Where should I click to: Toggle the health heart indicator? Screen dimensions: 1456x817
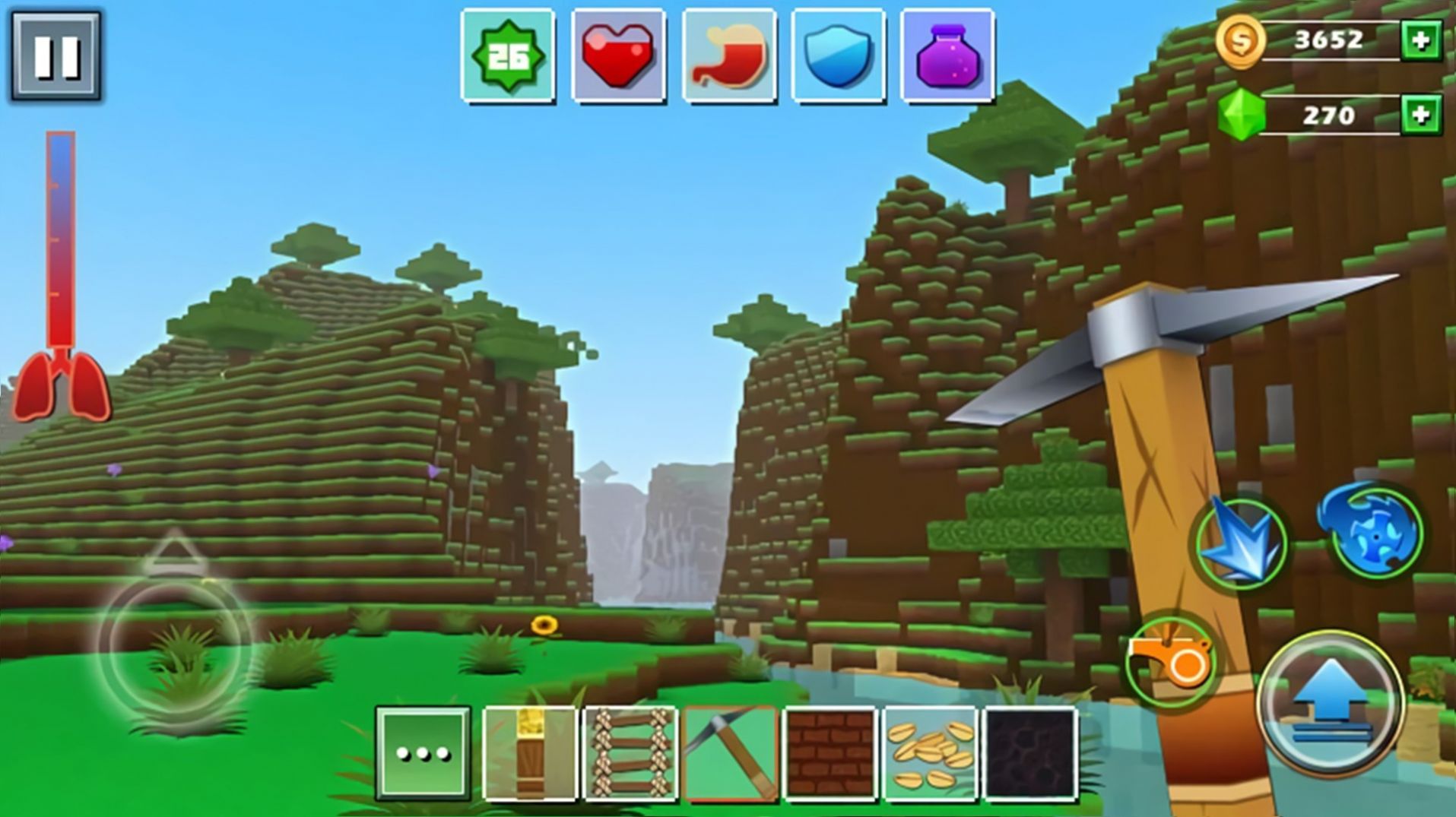tap(617, 53)
